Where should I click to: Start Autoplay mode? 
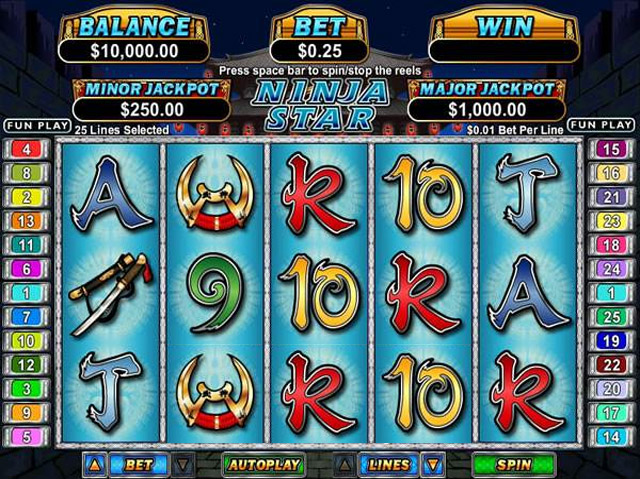pyautogui.click(x=264, y=465)
